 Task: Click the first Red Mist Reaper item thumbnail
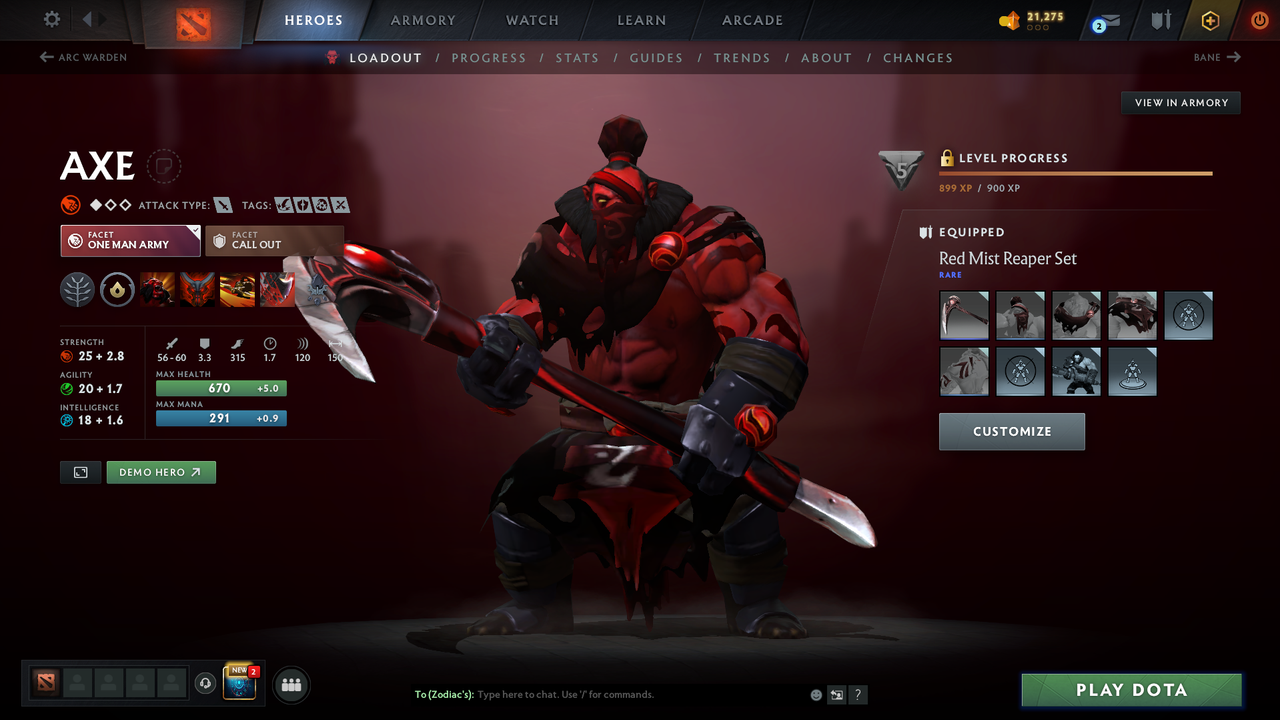[963, 315]
